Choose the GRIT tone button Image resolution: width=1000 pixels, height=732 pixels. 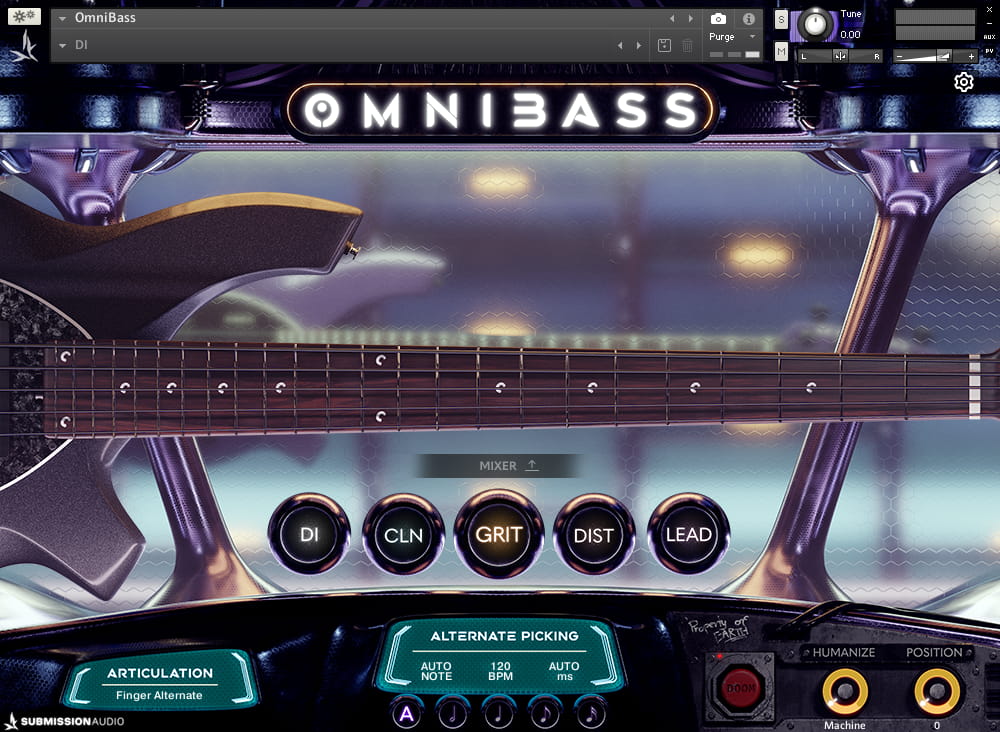[498, 534]
